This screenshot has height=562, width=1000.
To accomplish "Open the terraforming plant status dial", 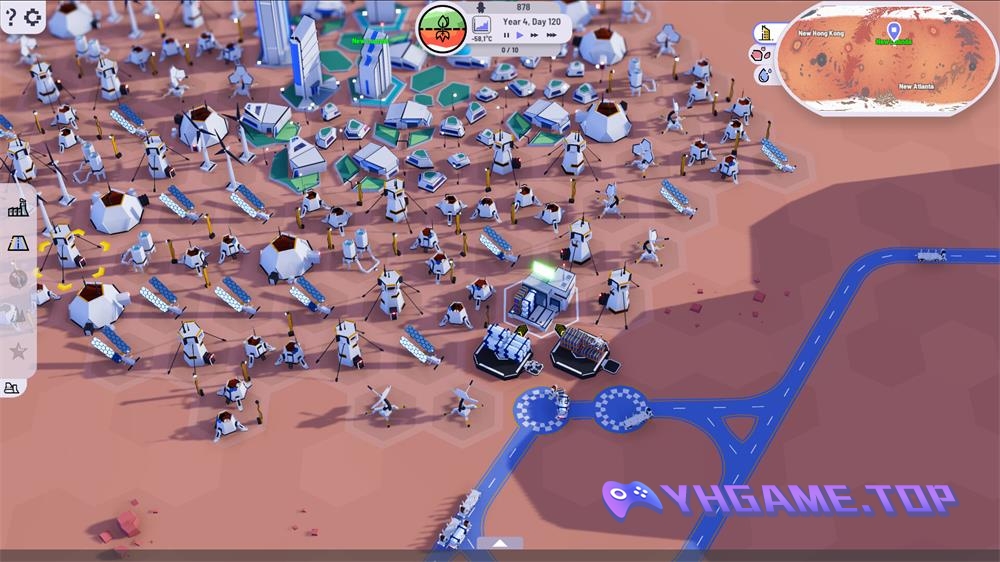I will (x=441, y=29).
